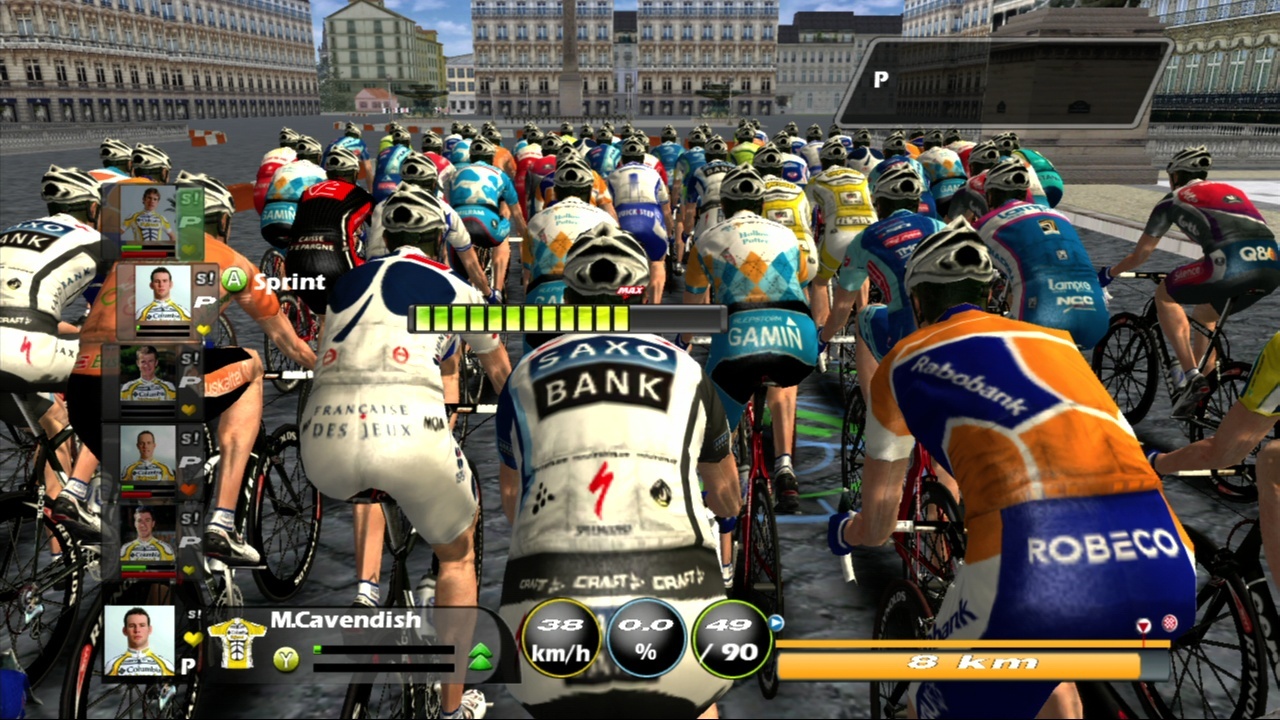Select the teammate portrait with the green S! badge
1280x720 pixels.
point(147,215)
